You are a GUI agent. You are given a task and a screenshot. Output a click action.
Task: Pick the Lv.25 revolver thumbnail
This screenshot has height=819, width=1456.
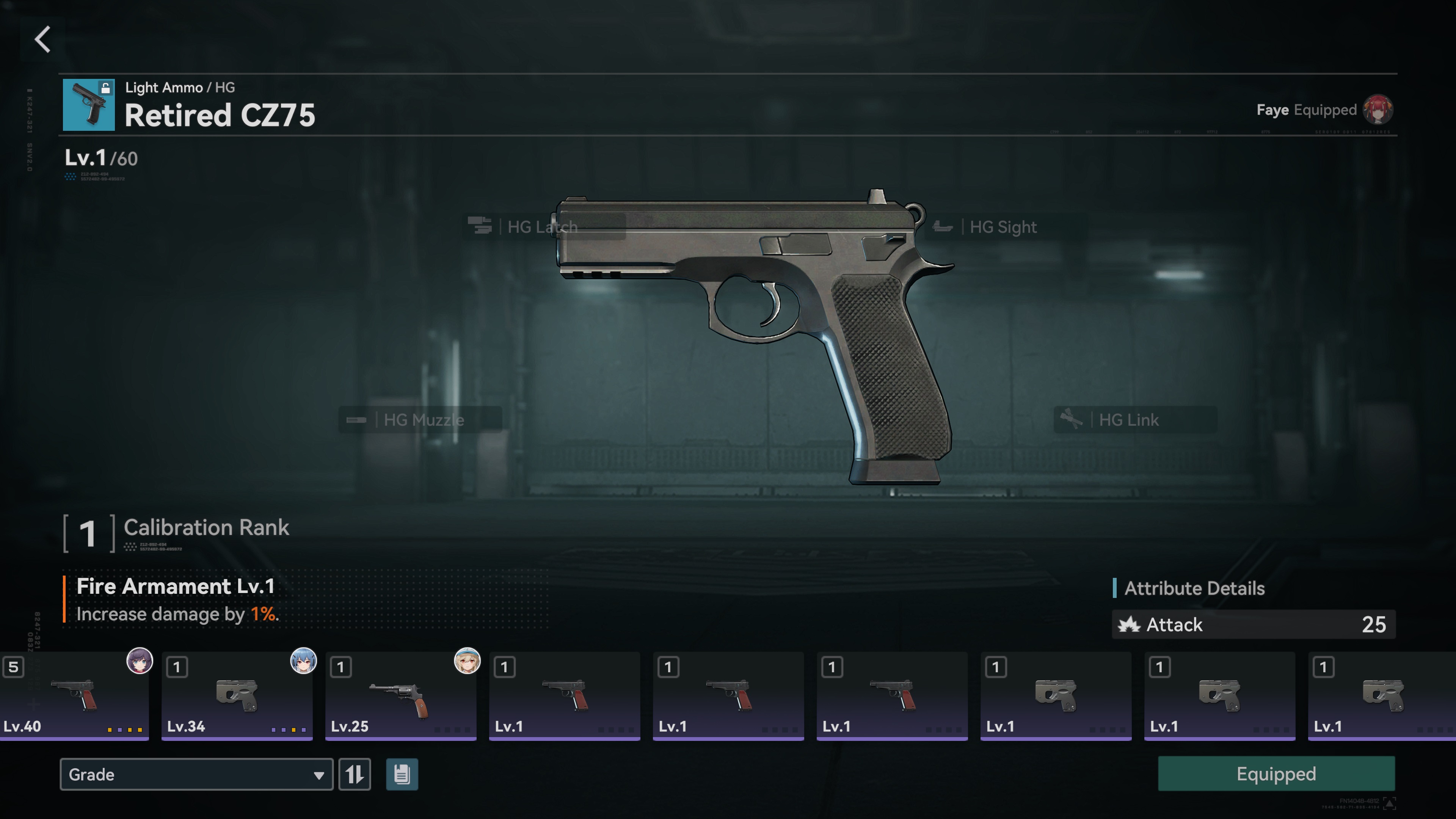(400, 696)
